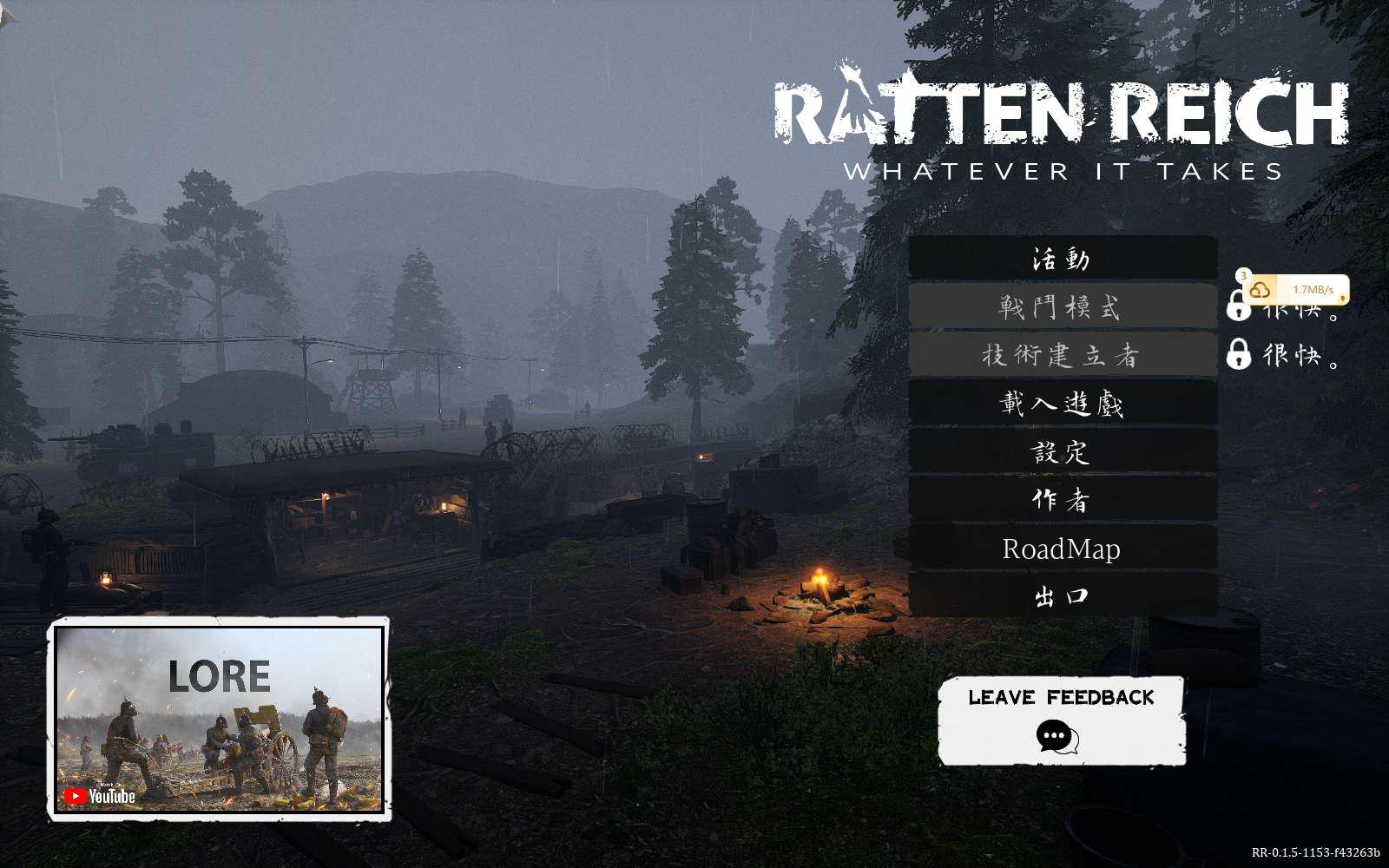The width and height of the screenshot is (1389, 868).
Task: Open the 設定 settings menu
Action: [1062, 451]
